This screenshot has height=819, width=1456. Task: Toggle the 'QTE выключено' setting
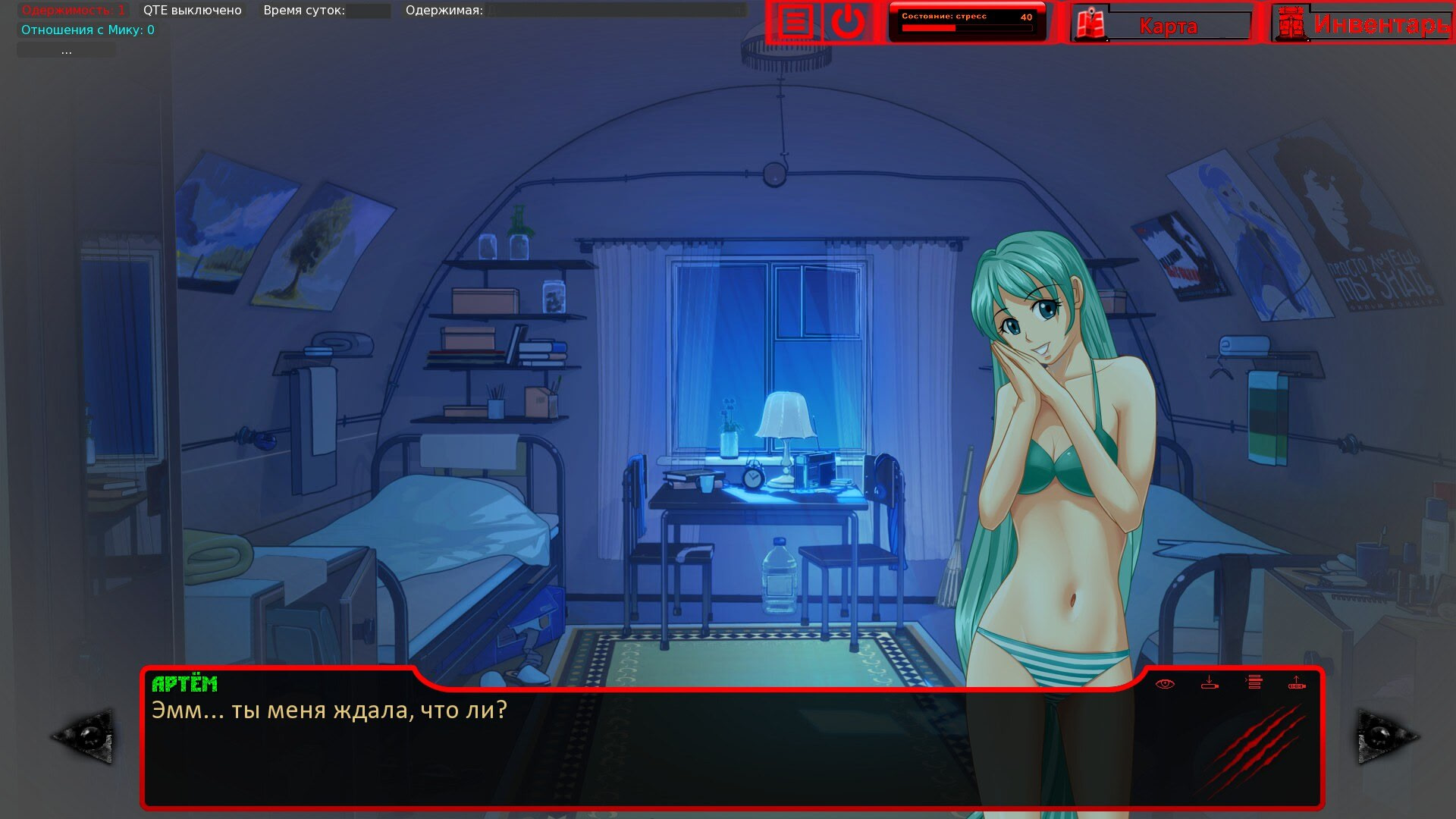pyautogui.click(x=193, y=11)
